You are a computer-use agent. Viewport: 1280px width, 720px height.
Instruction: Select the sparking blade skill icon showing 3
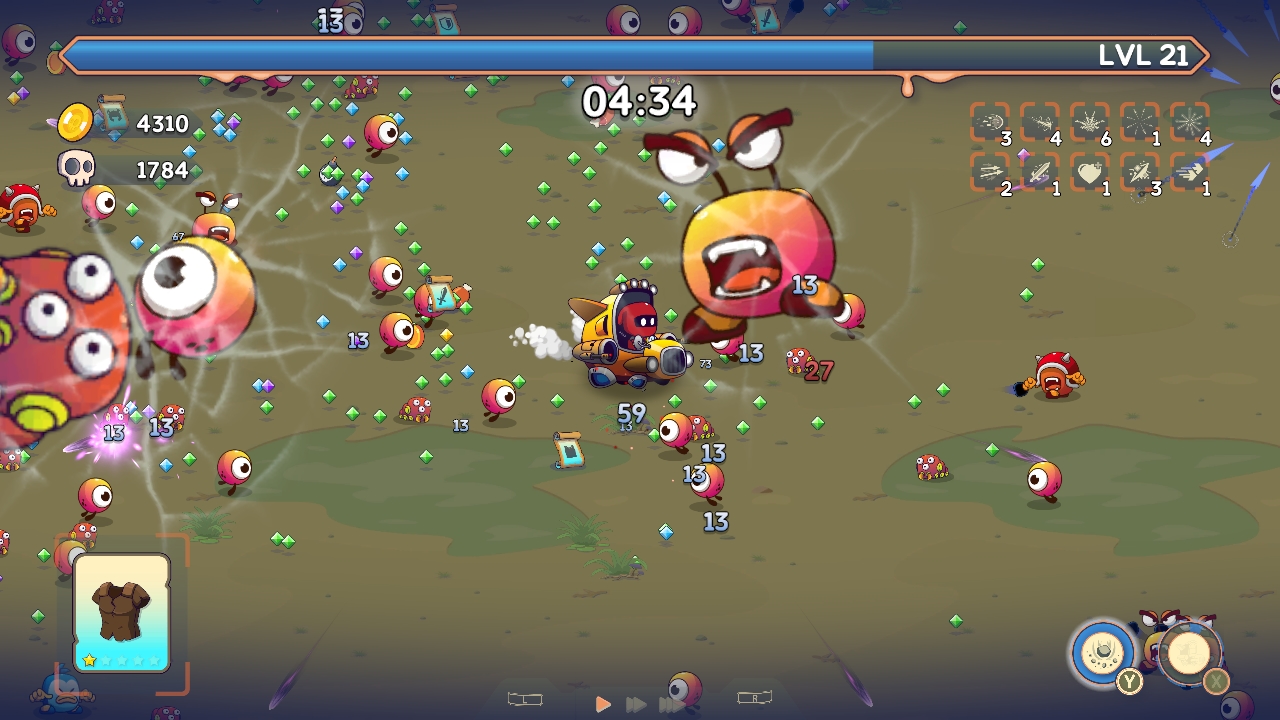[1139, 170]
